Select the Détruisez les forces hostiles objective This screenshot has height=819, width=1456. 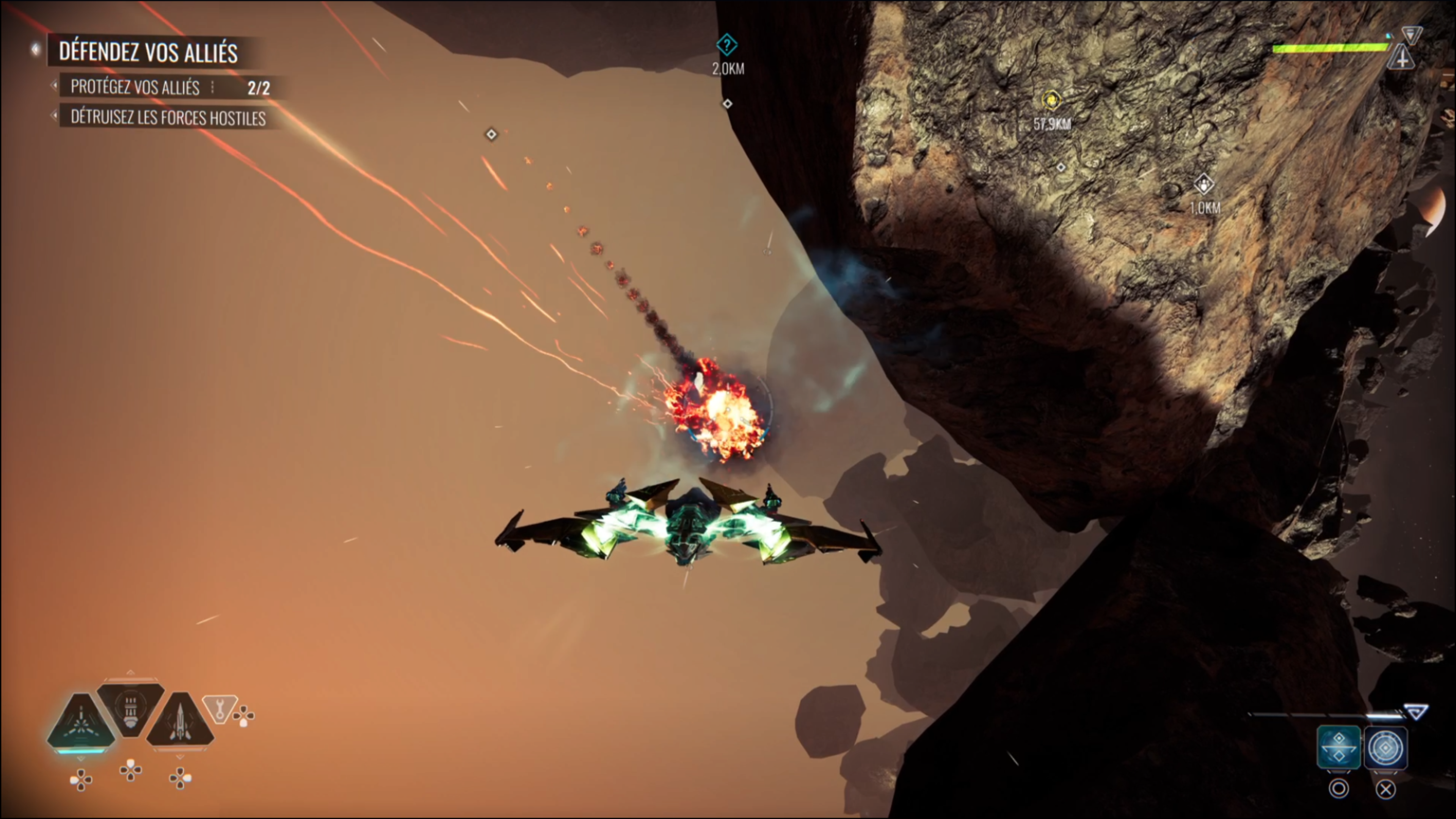click(x=168, y=118)
